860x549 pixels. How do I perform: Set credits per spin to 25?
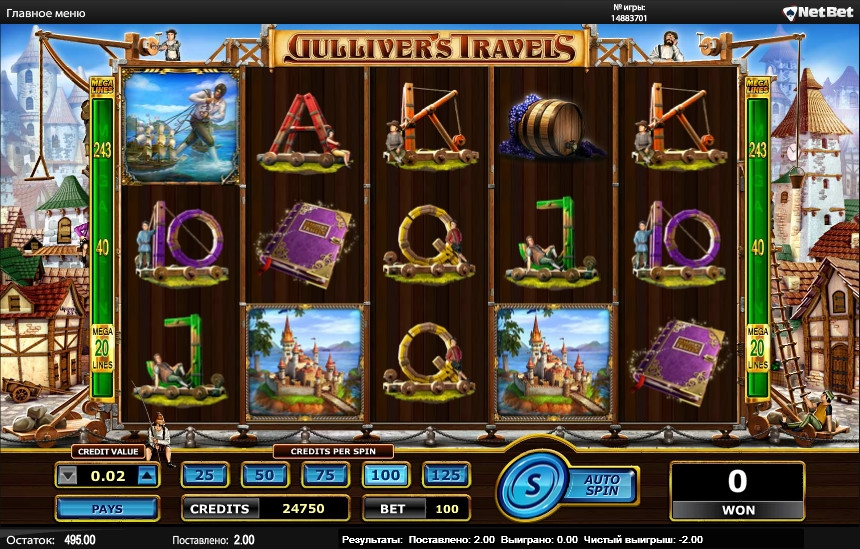click(x=205, y=475)
